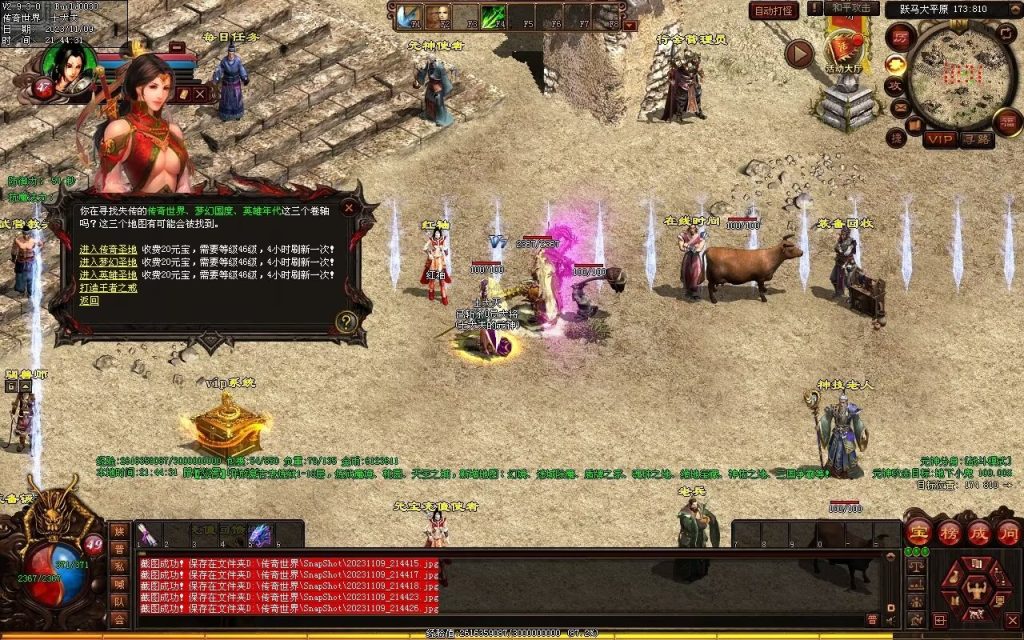Open the dialogue's question mark help
This screenshot has width=1024, height=640.
[347, 322]
